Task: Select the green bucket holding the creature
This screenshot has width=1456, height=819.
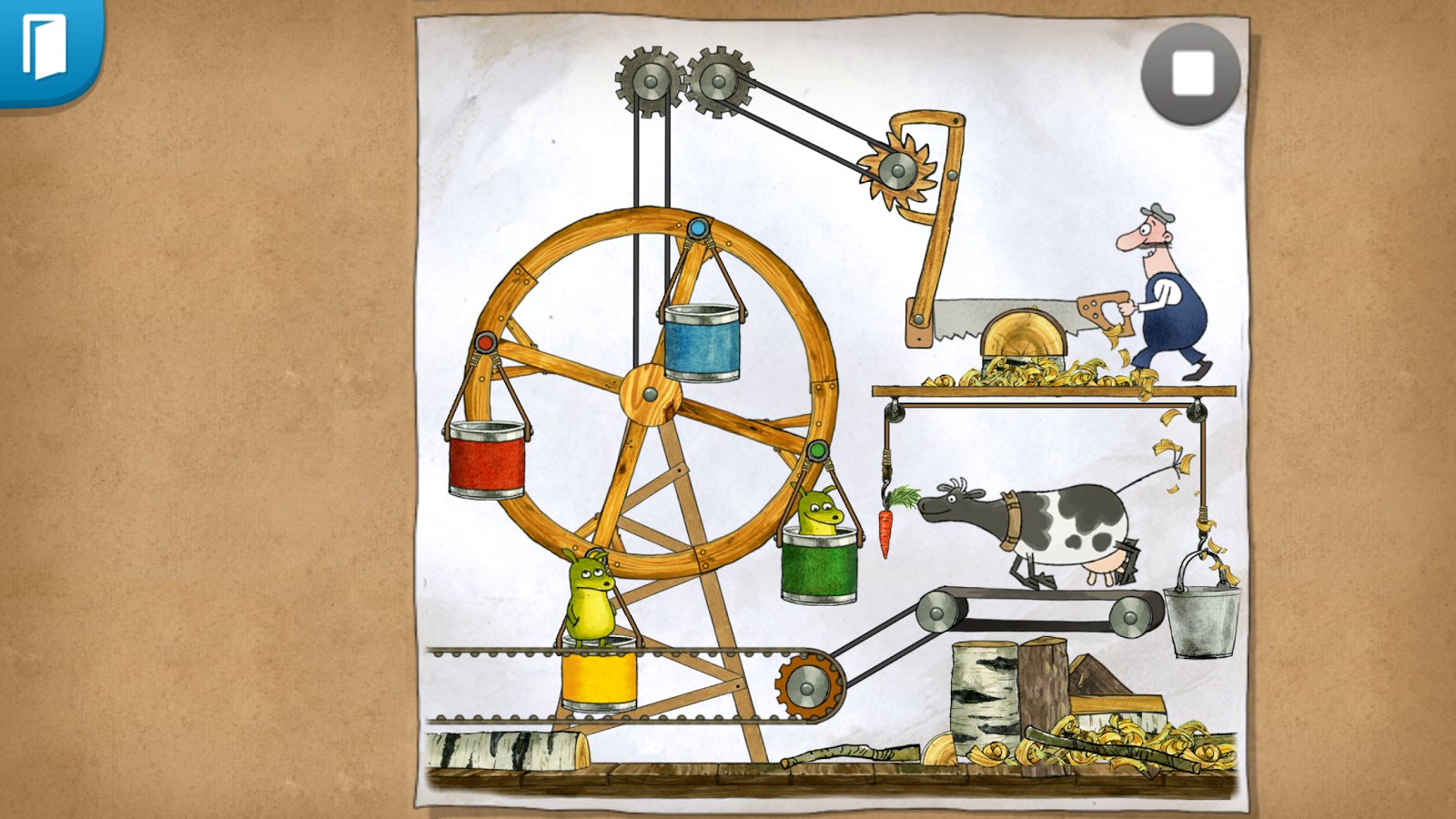Action: click(x=817, y=569)
